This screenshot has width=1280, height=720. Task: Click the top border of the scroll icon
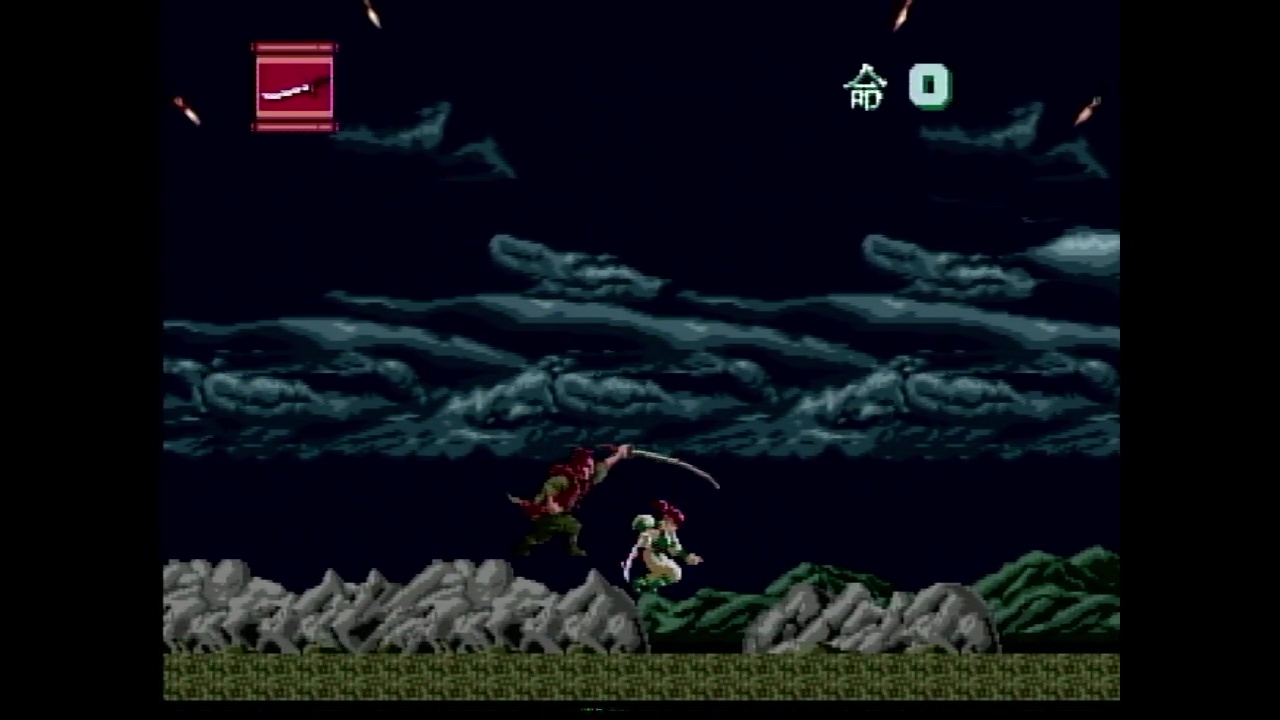click(x=294, y=48)
